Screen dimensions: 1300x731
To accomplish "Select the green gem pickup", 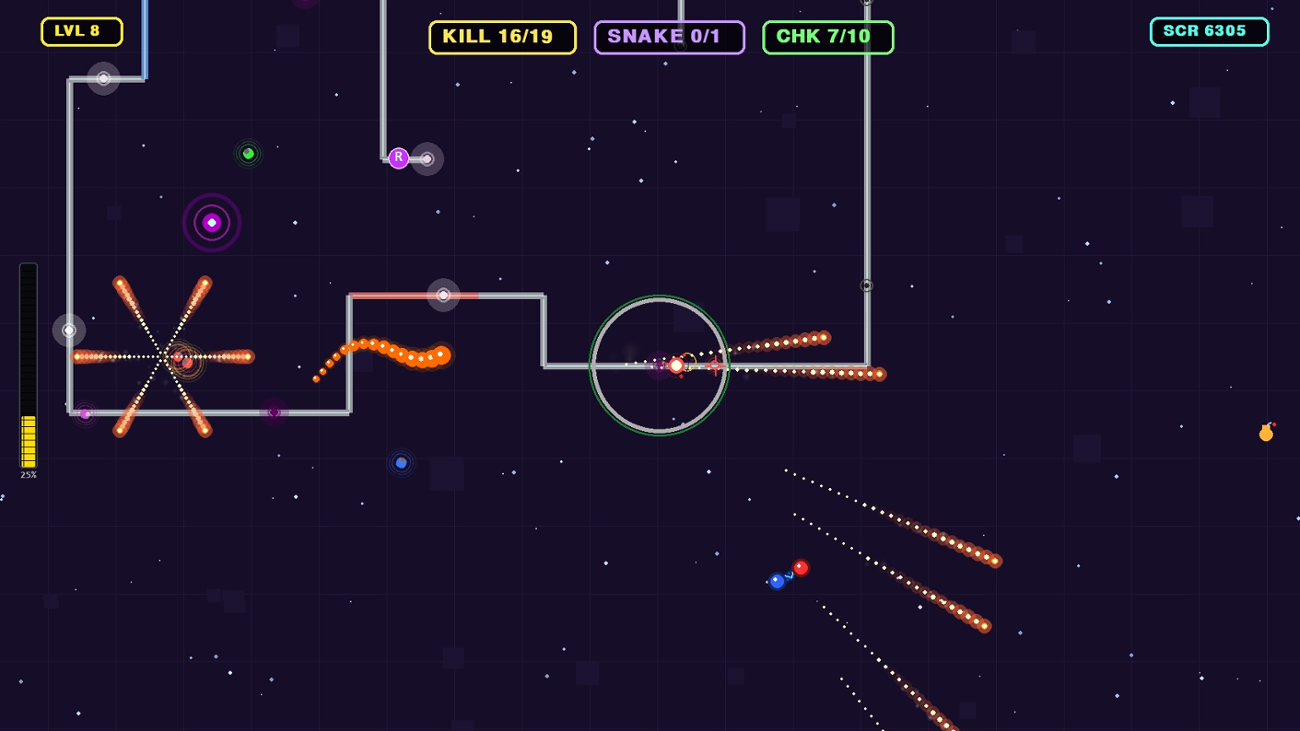I will coord(247,154).
